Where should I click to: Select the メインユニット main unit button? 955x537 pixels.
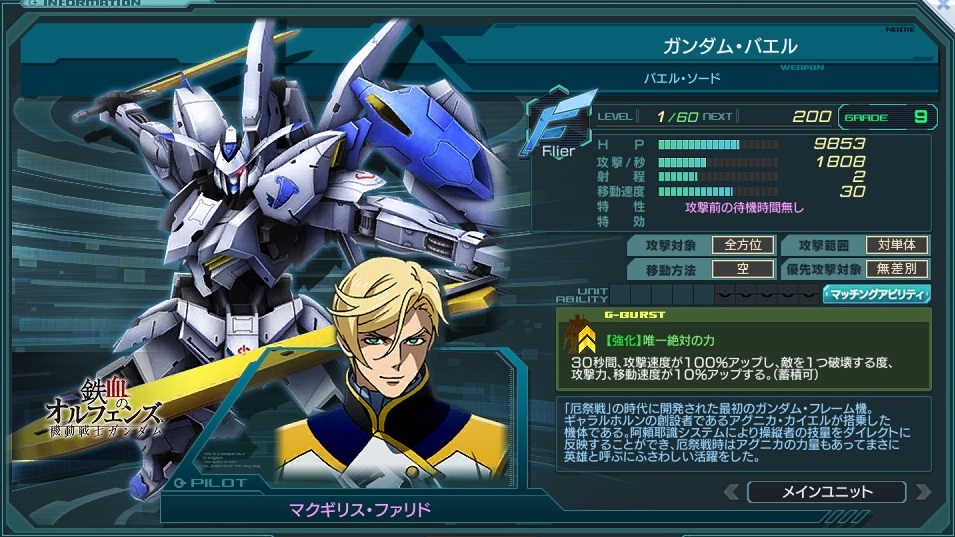point(826,491)
